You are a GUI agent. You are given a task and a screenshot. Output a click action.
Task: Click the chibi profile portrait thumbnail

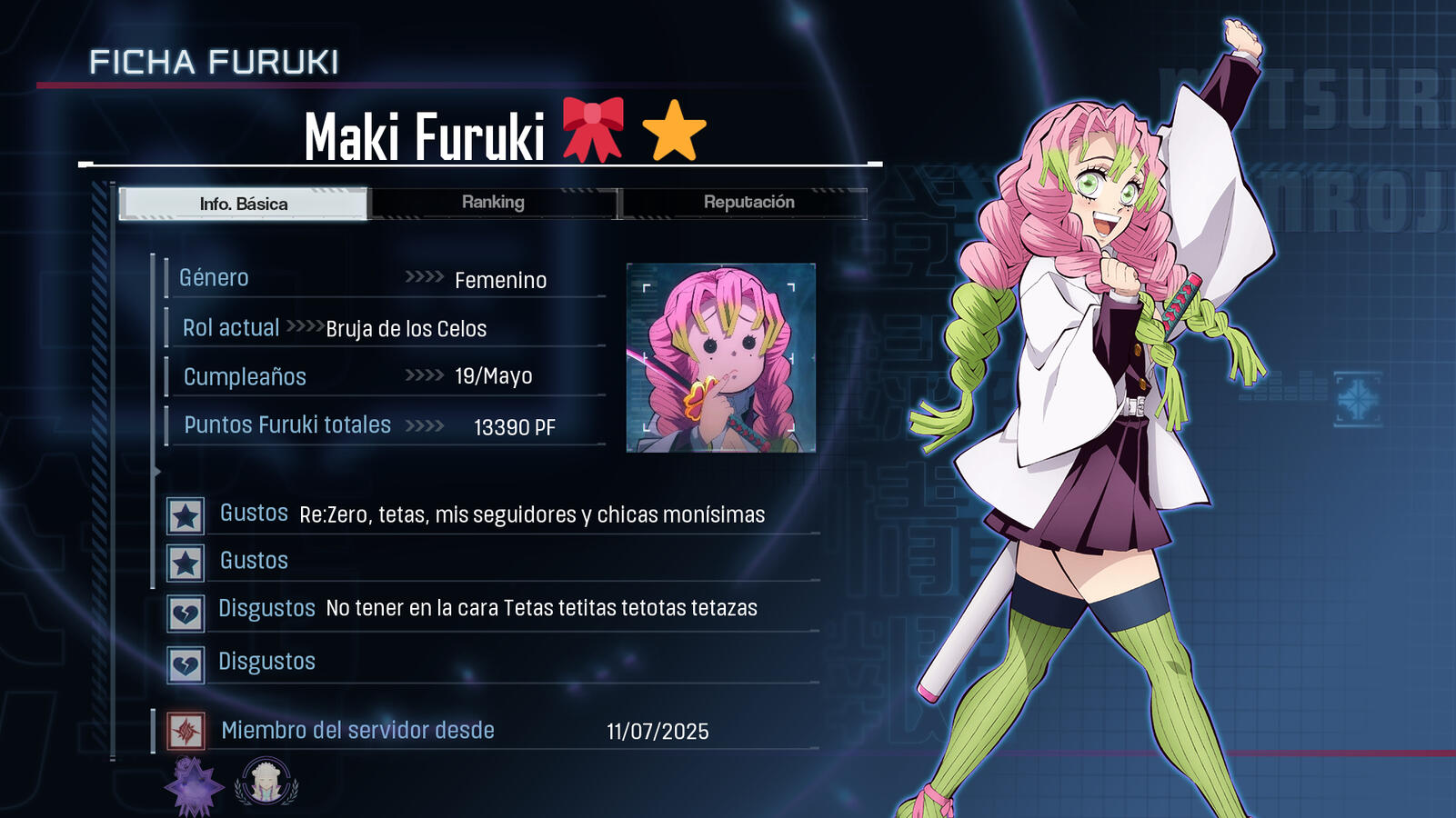721,357
